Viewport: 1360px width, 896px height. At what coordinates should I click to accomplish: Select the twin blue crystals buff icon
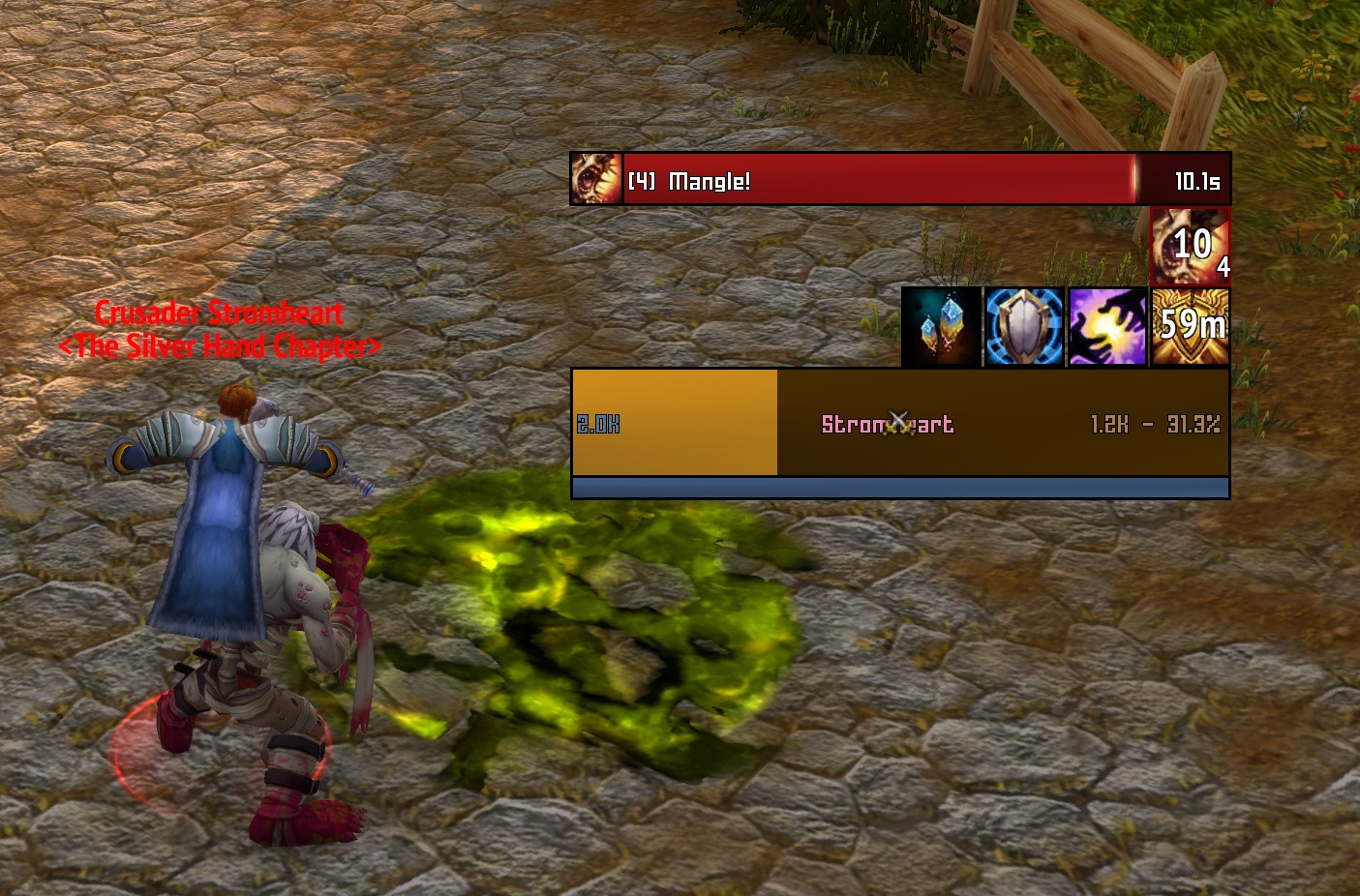(x=941, y=326)
